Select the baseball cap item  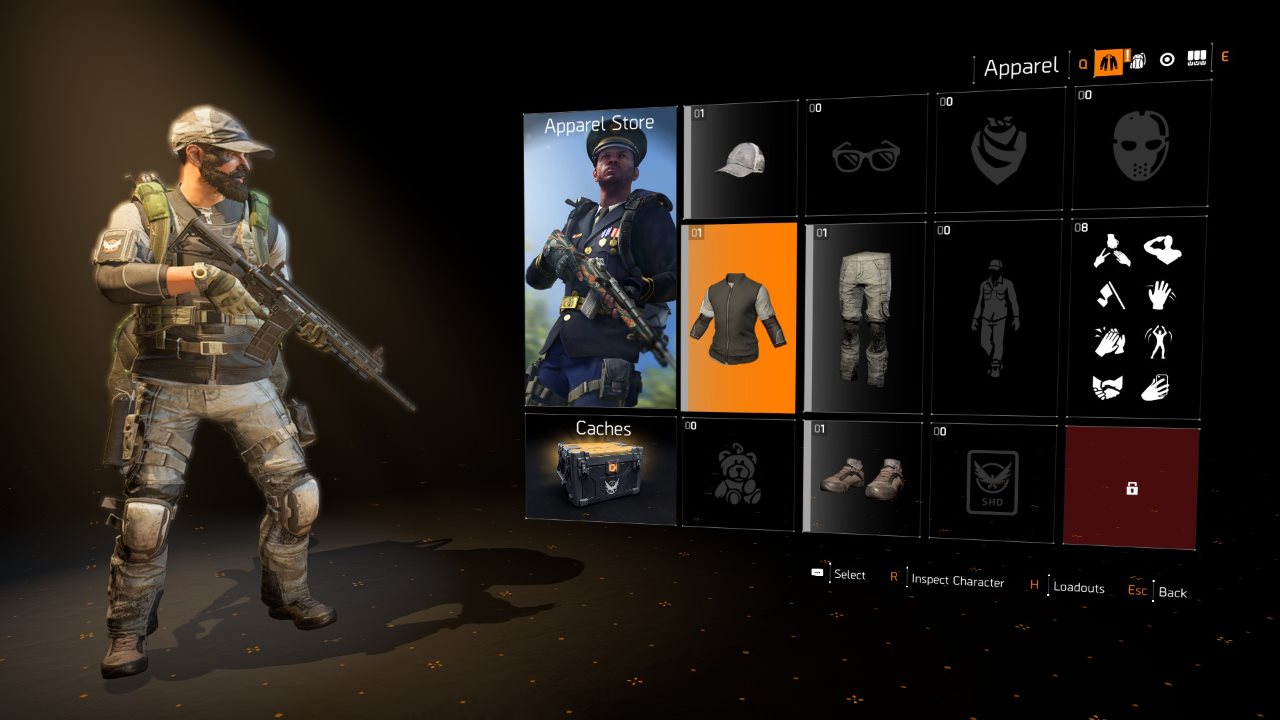738,155
